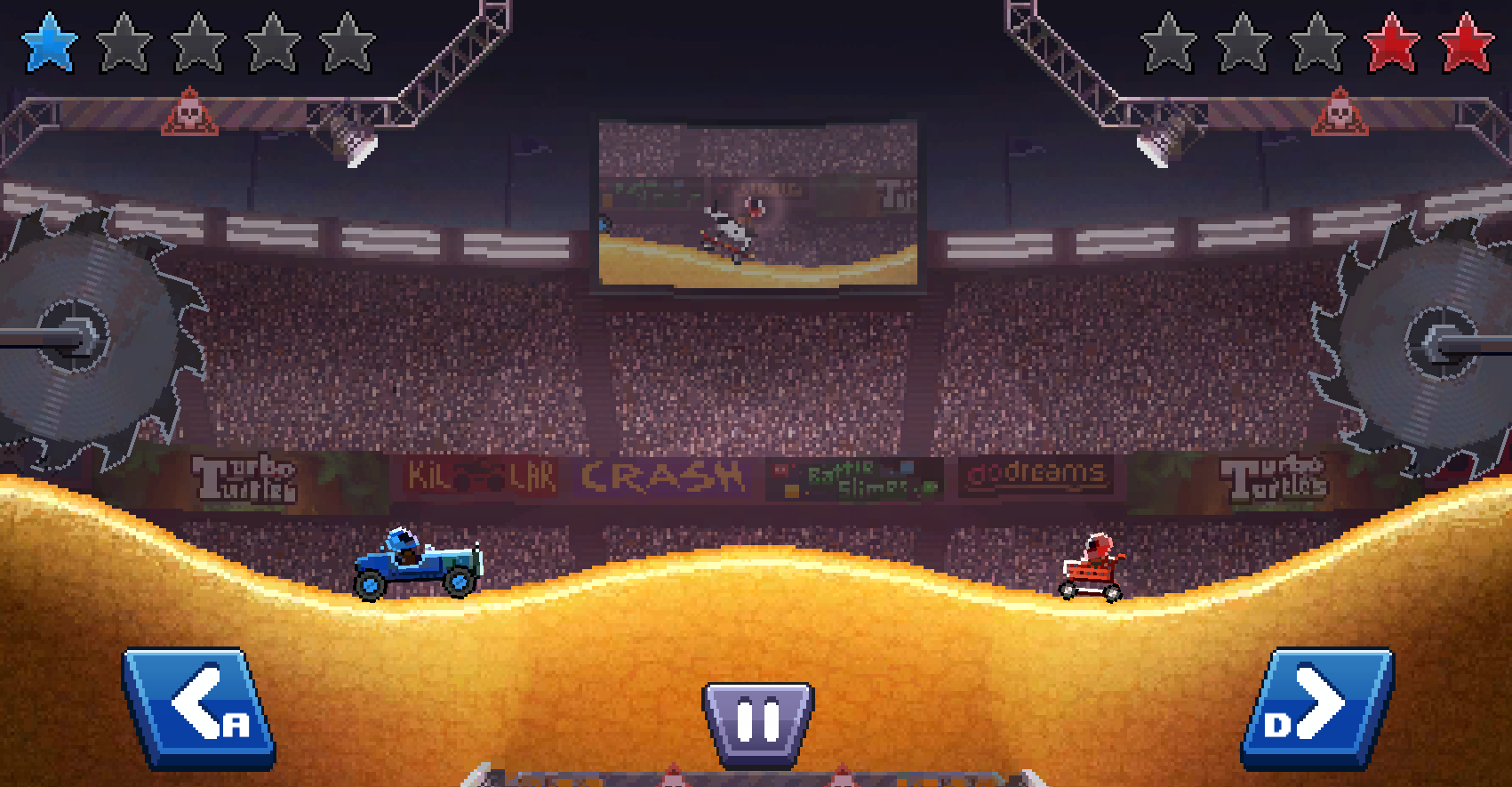Click the dodreams sponsor banner
Screen dimensions: 1512x787
pyautogui.click(x=1034, y=476)
